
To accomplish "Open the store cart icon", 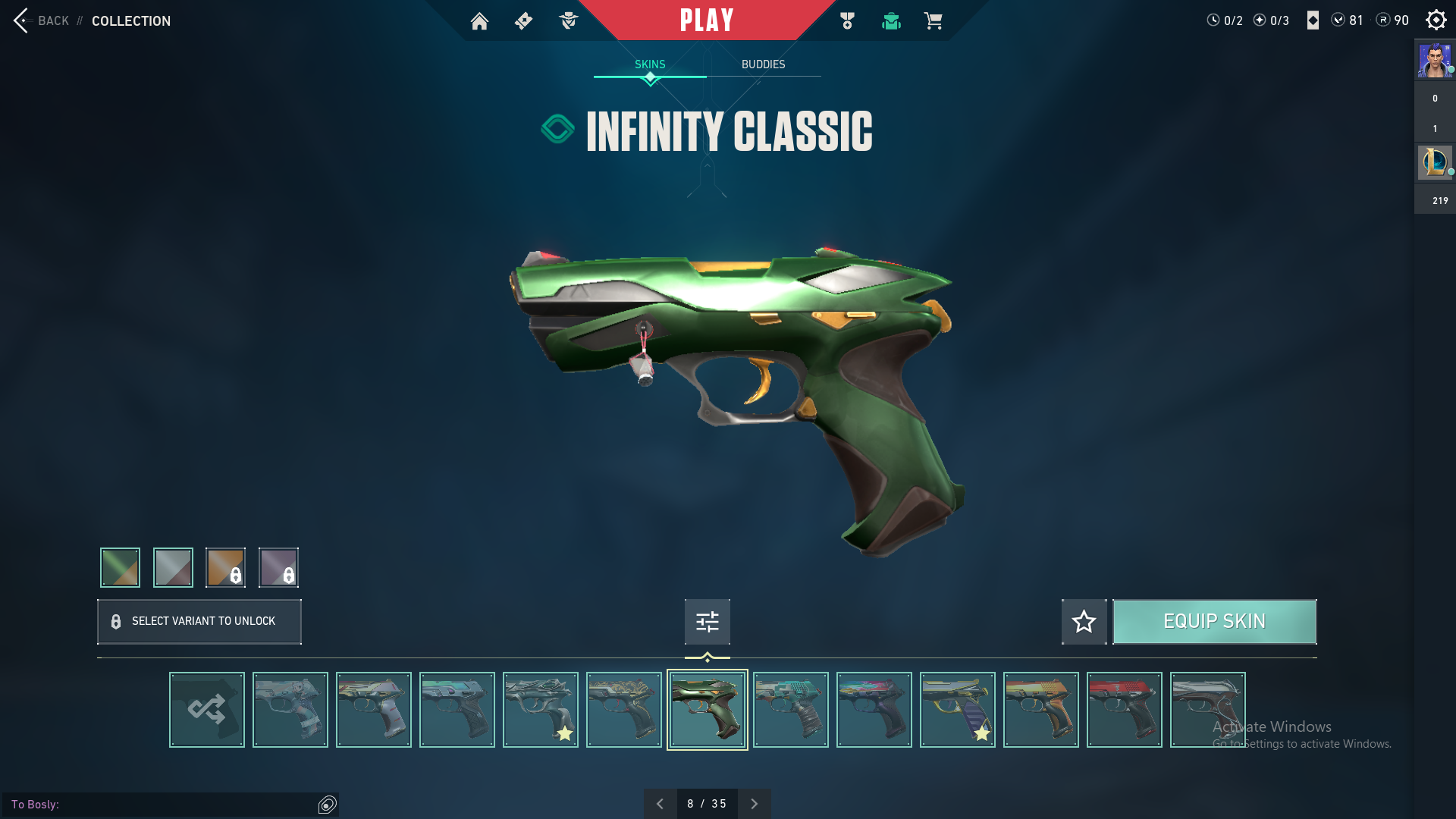I will click(x=933, y=21).
